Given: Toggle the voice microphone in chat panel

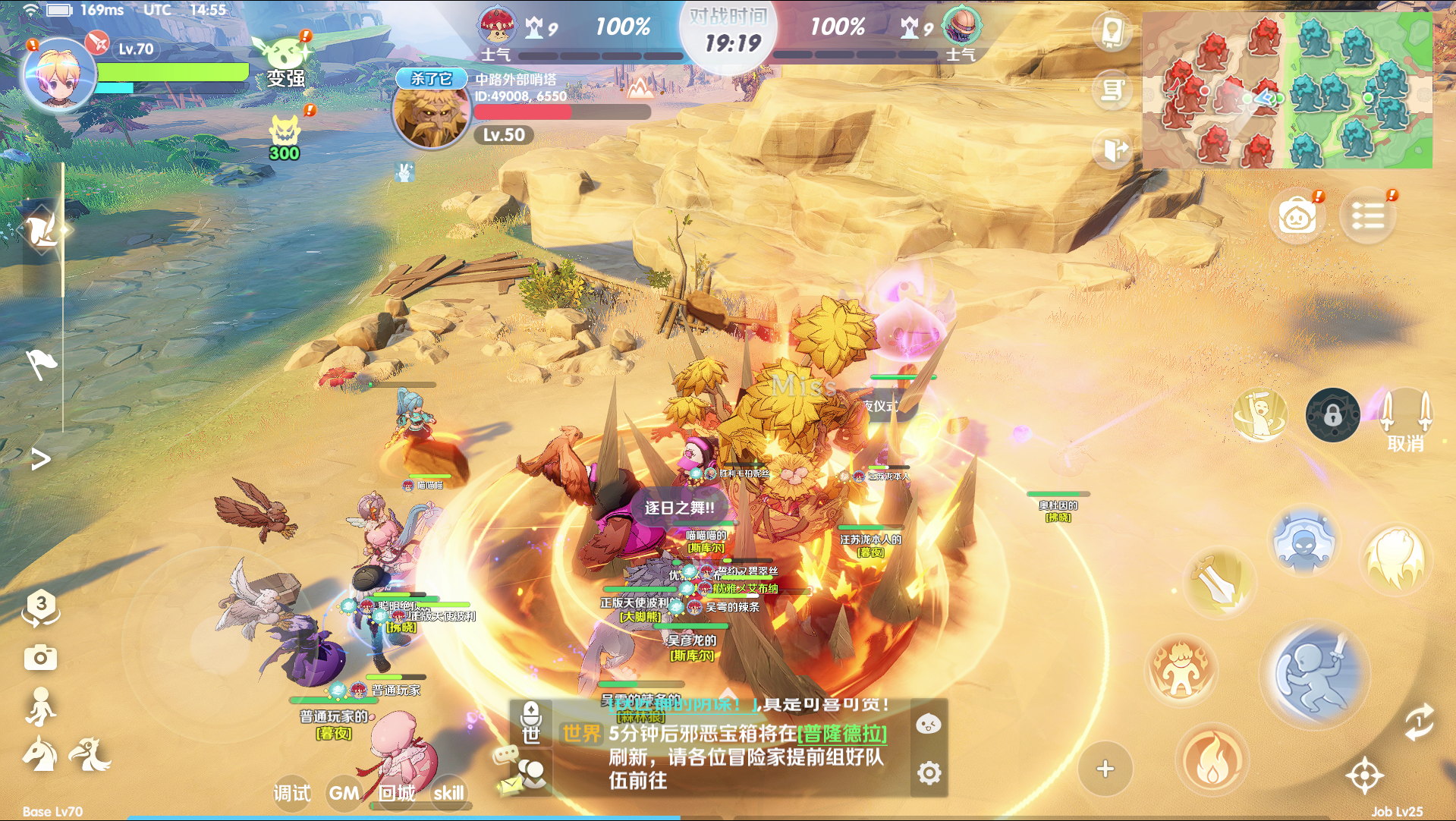Looking at the screenshot, I should [531, 712].
